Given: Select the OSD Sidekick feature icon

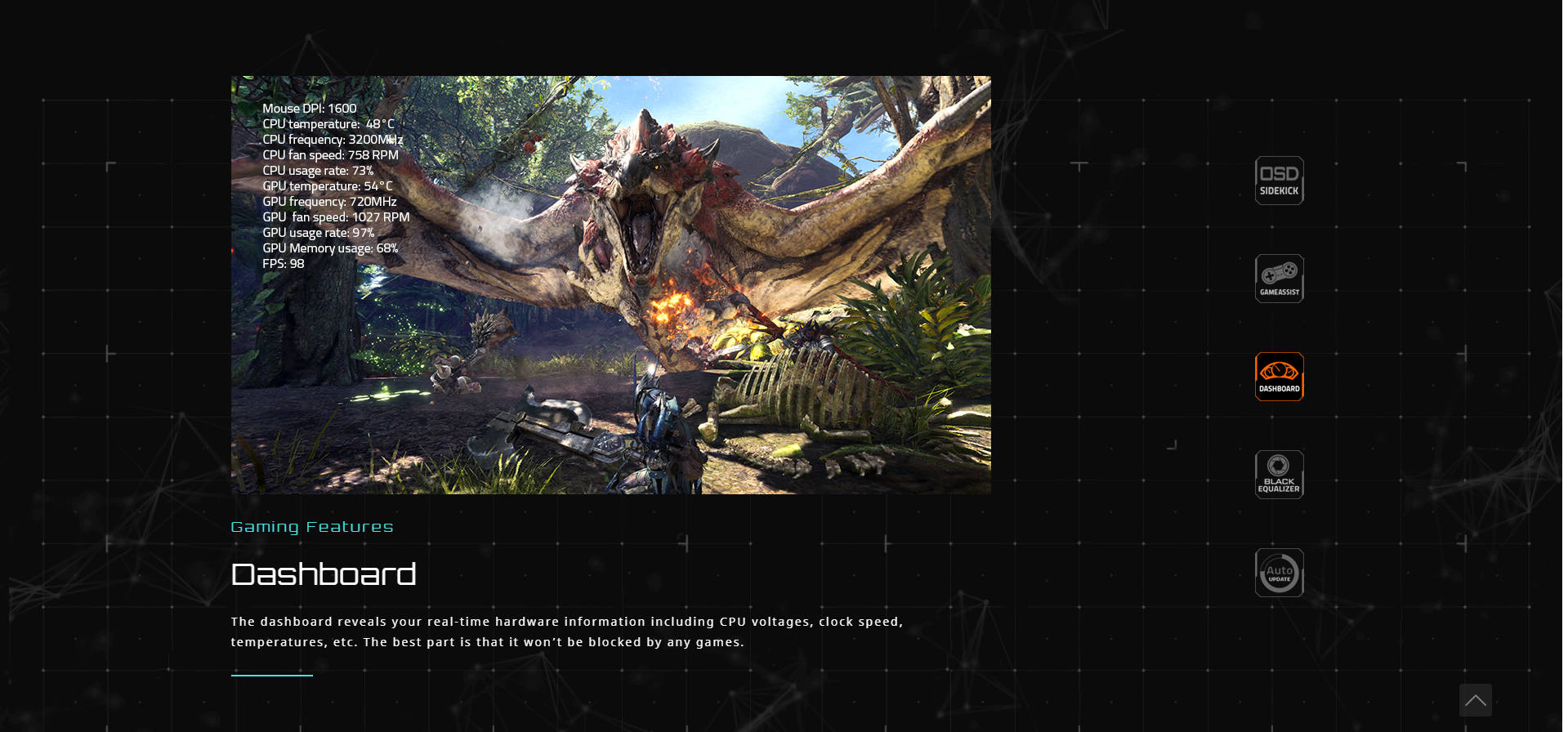Looking at the screenshot, I should click(1279, 181).
